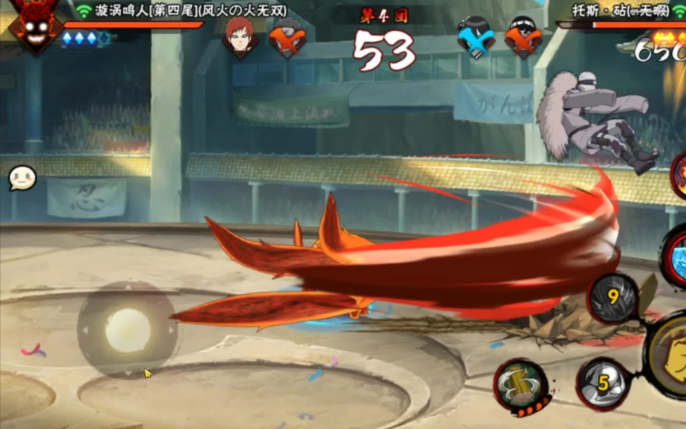Open the chat speech bubble
686x429 pixels.
pos(22,178)
